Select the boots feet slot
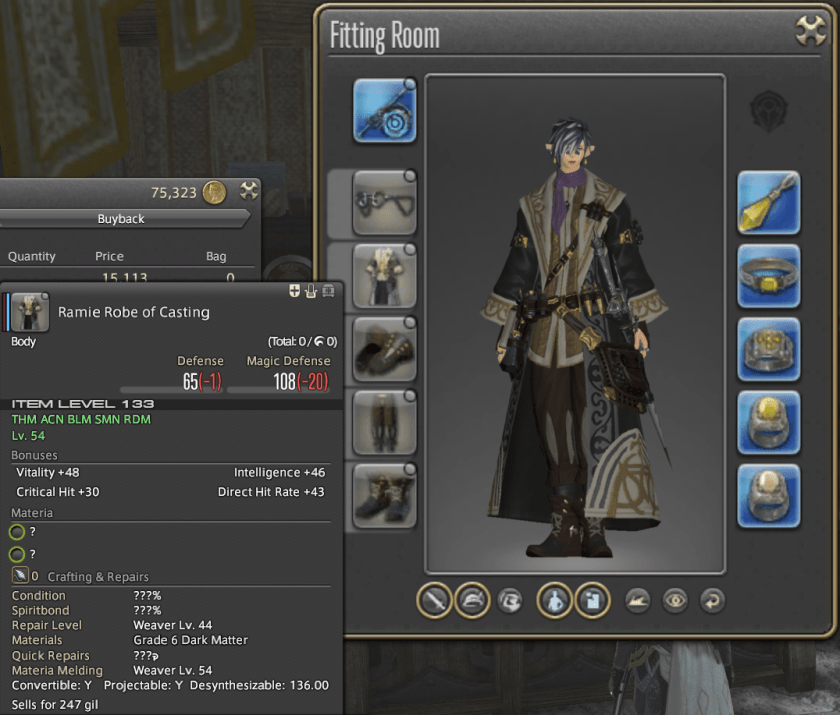The height and width of the screenshot is (715, 840). click(385, 495)
